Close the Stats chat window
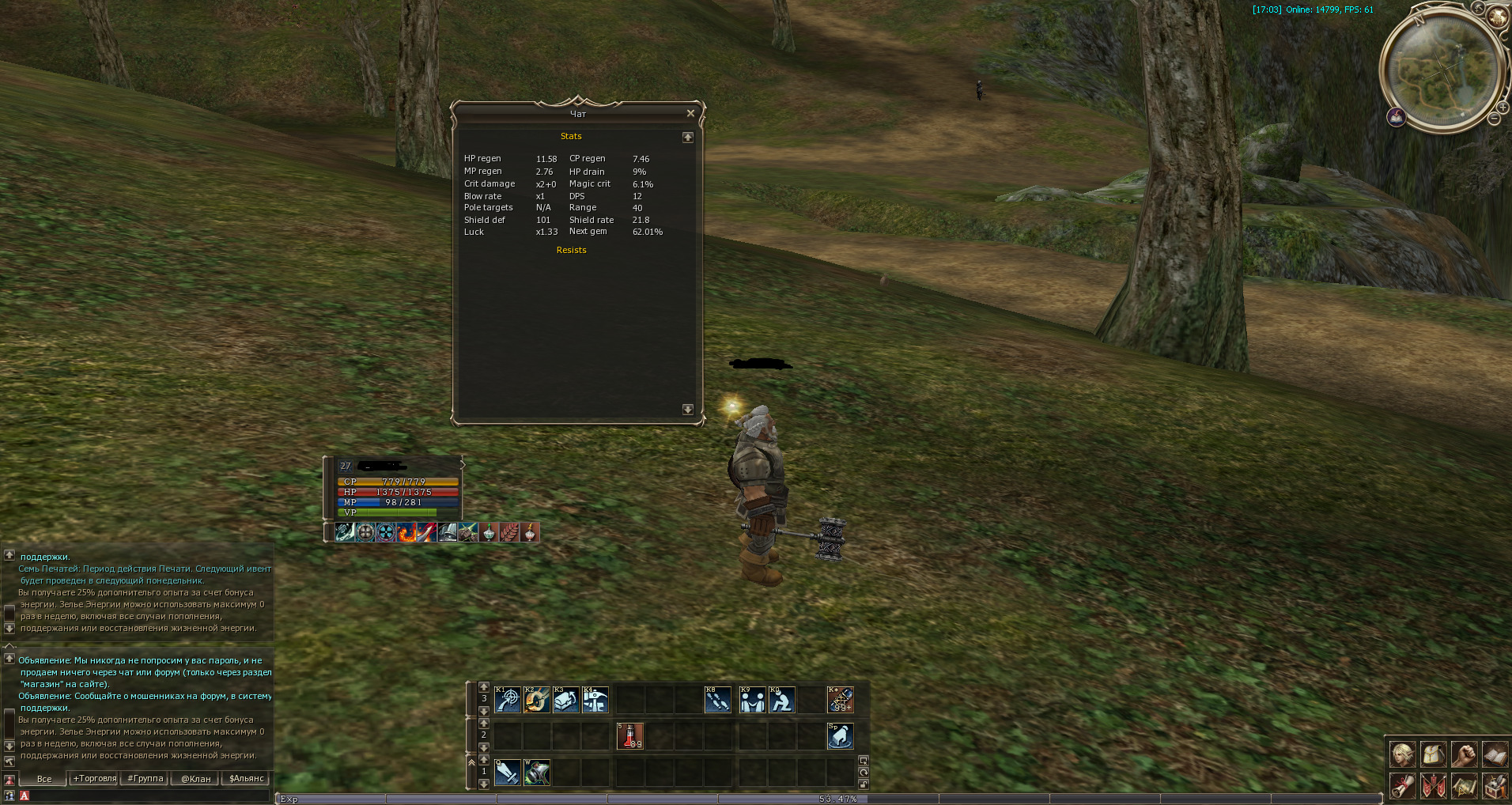Viewport: 1512px width, 805px height. pyautogui.click(x=690, y=114)
